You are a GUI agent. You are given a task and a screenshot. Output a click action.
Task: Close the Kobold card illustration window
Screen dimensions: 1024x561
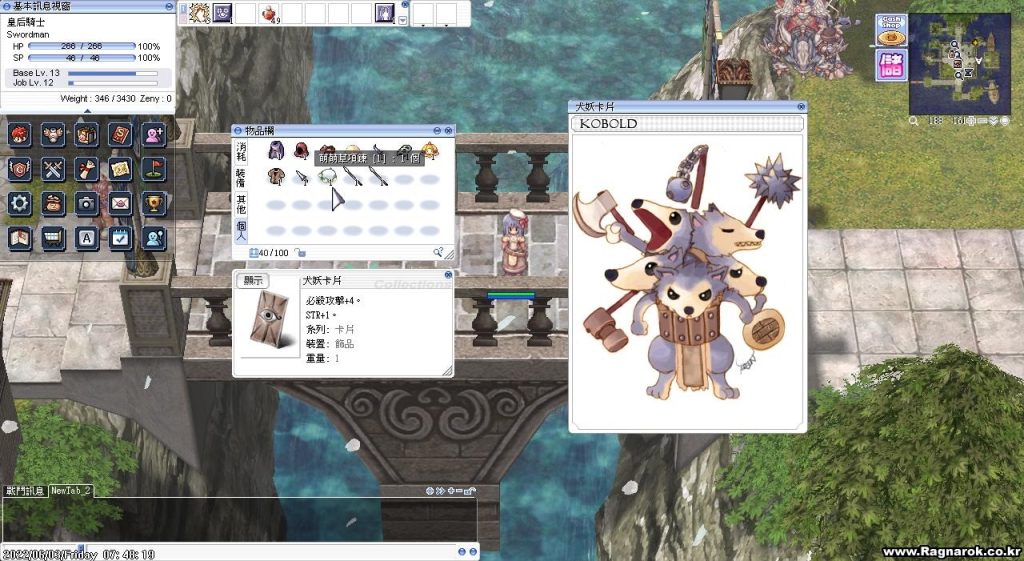pyautogui.click(x=801, y=106)
